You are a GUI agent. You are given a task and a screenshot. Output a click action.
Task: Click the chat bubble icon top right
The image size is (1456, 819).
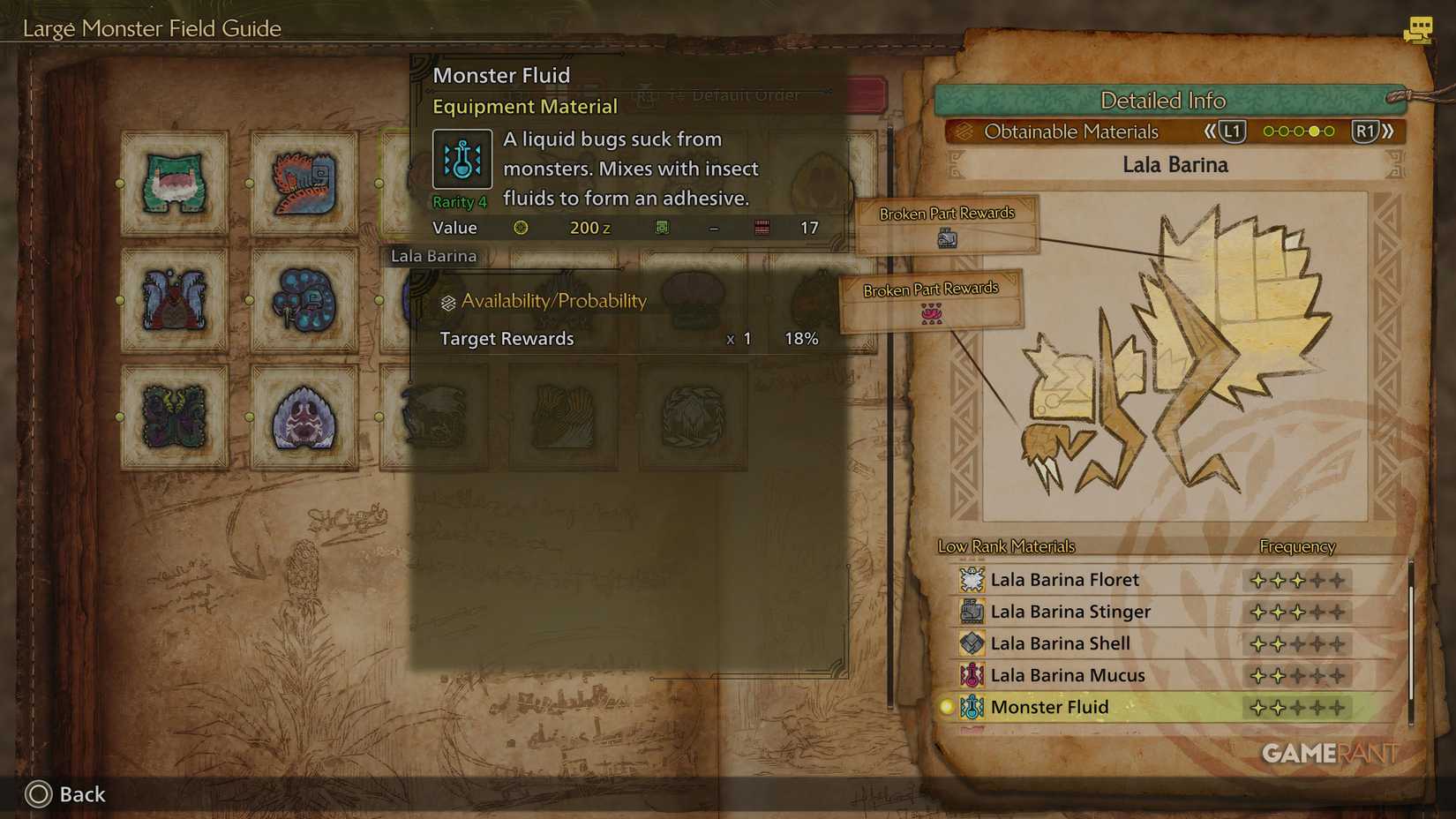pos(1418,29)
